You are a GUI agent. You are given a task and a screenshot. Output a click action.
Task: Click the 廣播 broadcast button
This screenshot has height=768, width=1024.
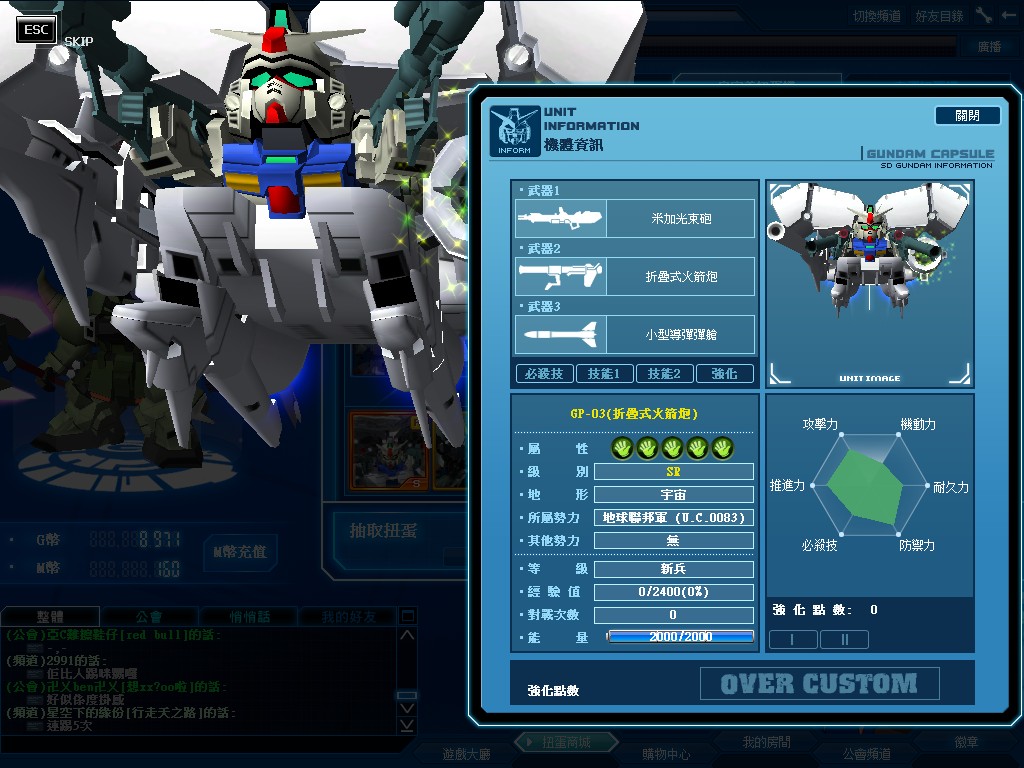pyautogui.click(x=990, y=47)
